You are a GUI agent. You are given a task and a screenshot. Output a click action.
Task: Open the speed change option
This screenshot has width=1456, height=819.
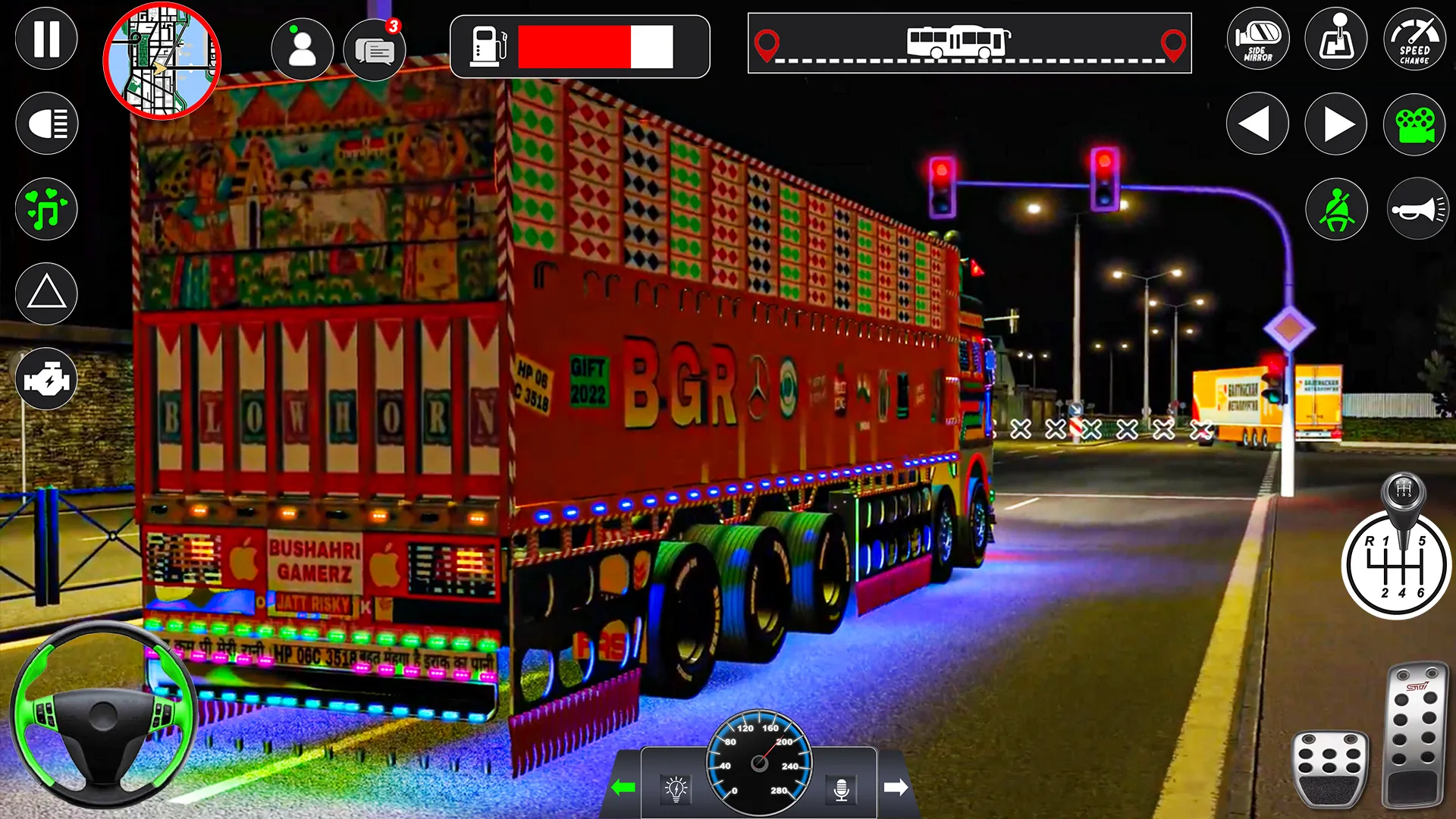[1414, 39]
